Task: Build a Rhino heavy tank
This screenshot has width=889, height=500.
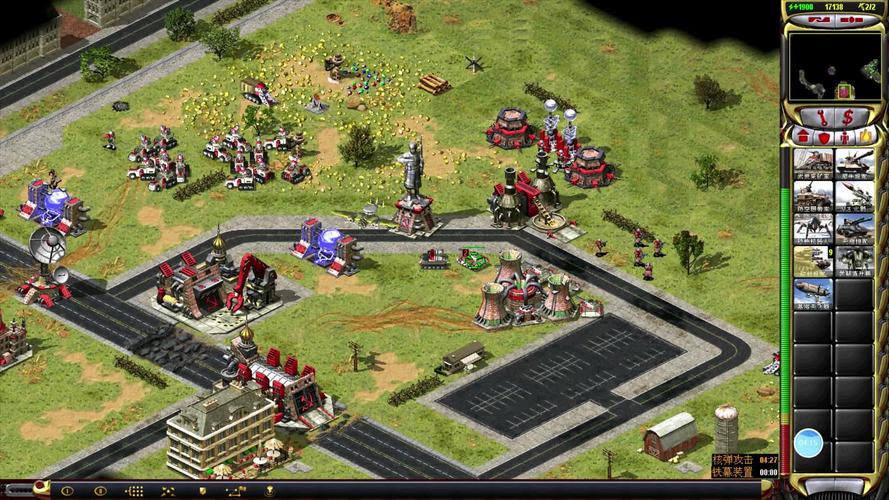Action: (854, 164)
